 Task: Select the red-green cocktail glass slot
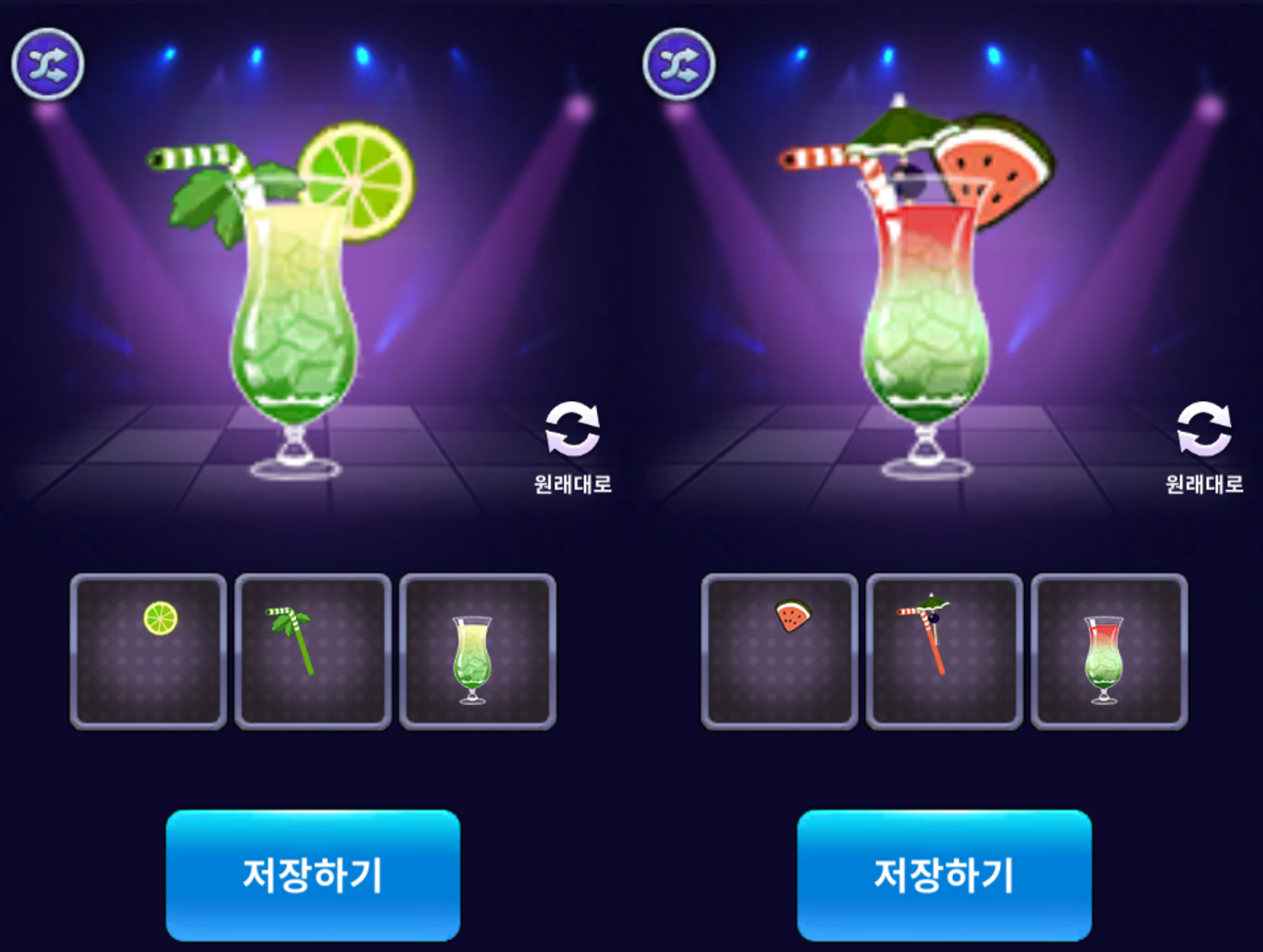[1109, 651]
